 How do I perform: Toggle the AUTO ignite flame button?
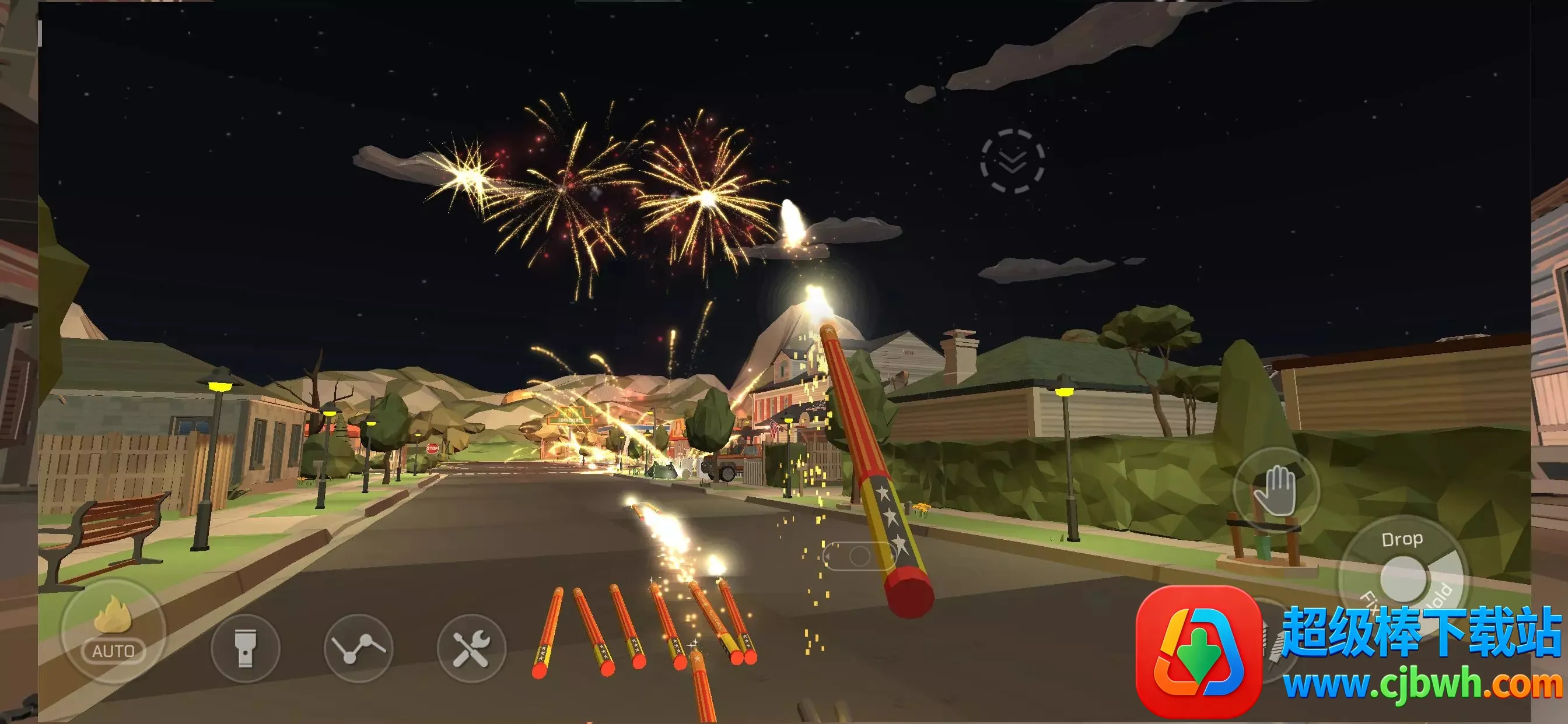click(113, 631)
